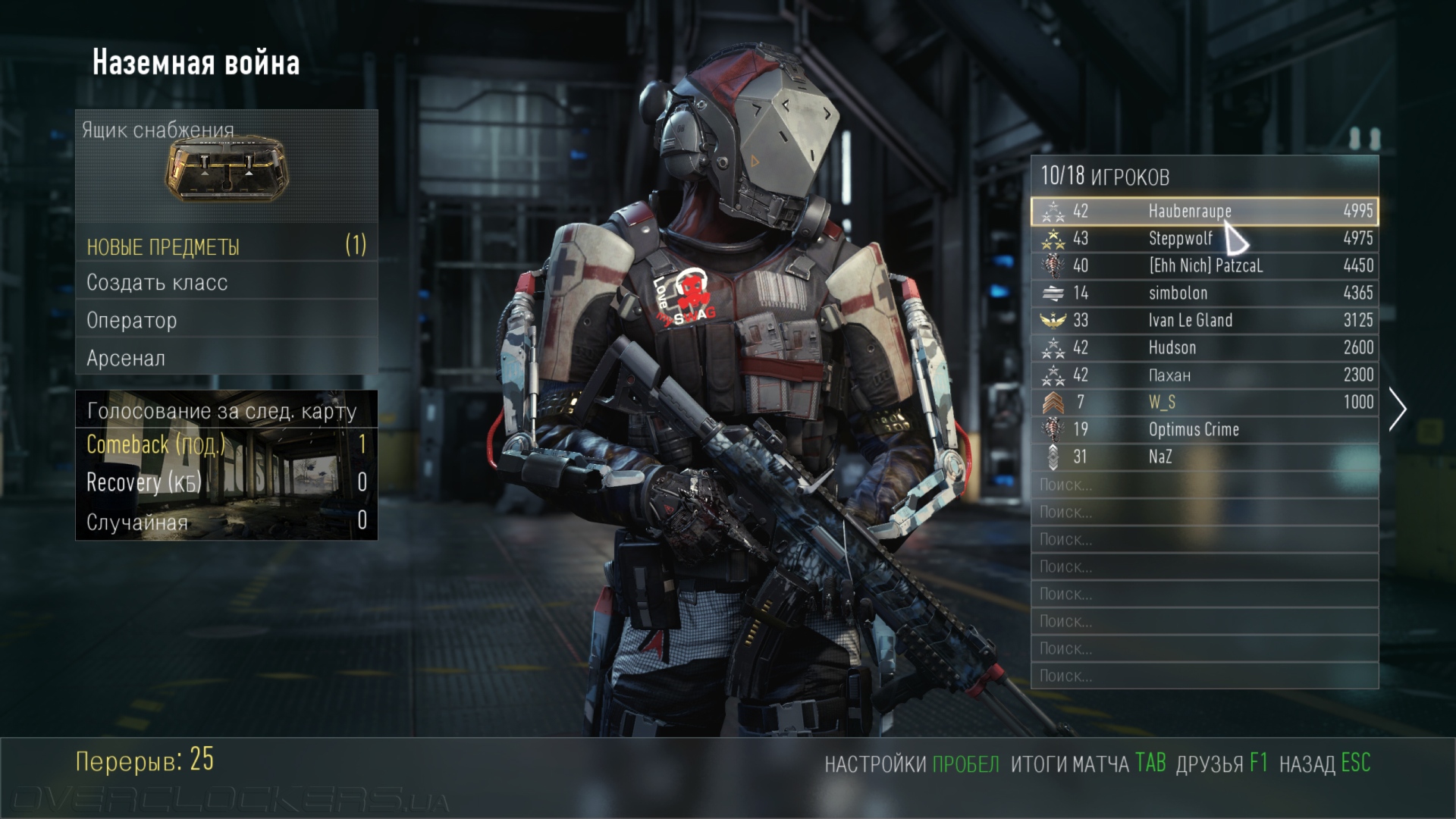Open the НОВЫЕ ПРЕДМЕТЫ menu entry

point(227,246)
